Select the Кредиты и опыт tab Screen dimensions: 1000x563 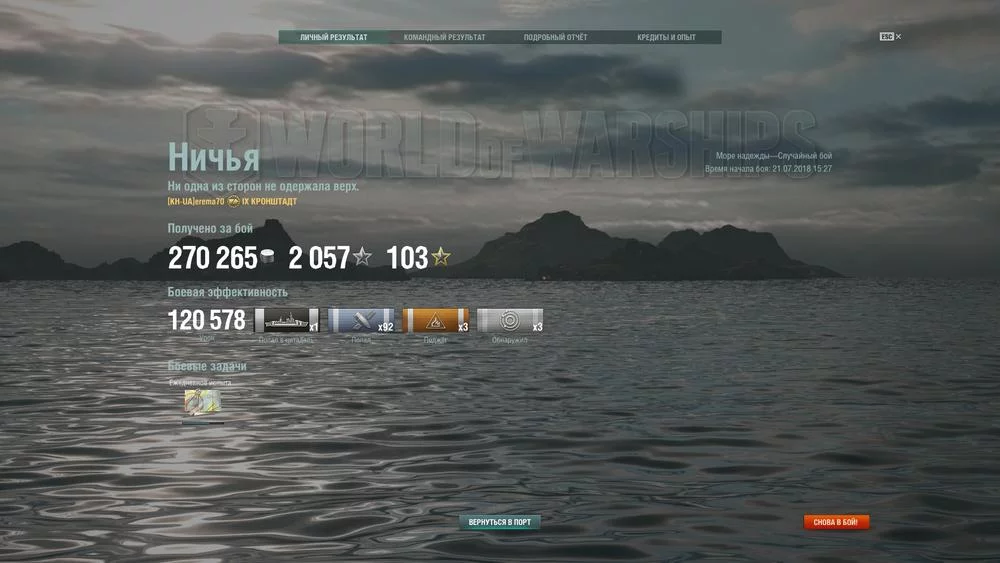[x=666, y=38]
